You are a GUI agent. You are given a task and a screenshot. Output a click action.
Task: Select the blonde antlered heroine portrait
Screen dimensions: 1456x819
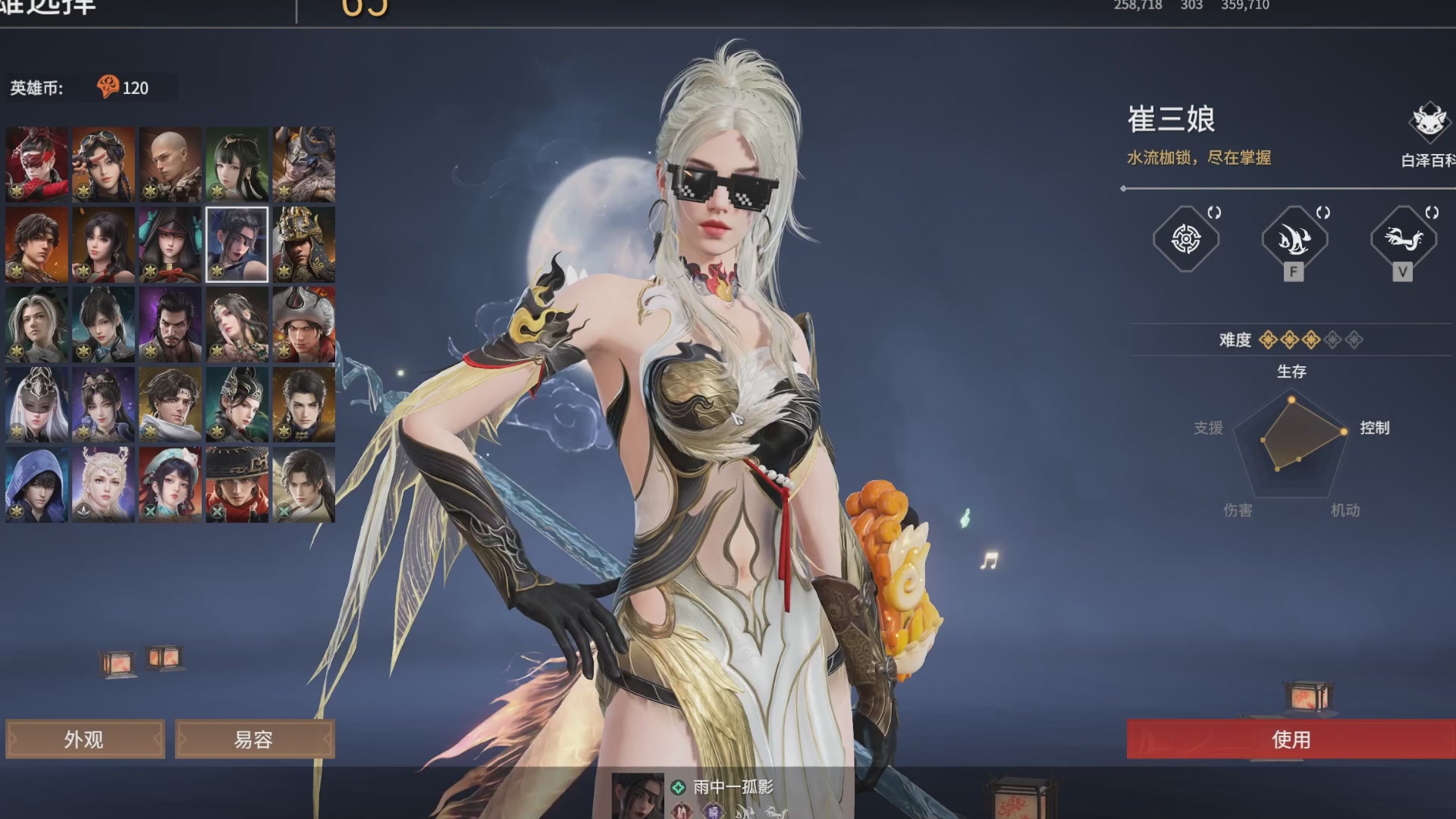tap(104, 485)
